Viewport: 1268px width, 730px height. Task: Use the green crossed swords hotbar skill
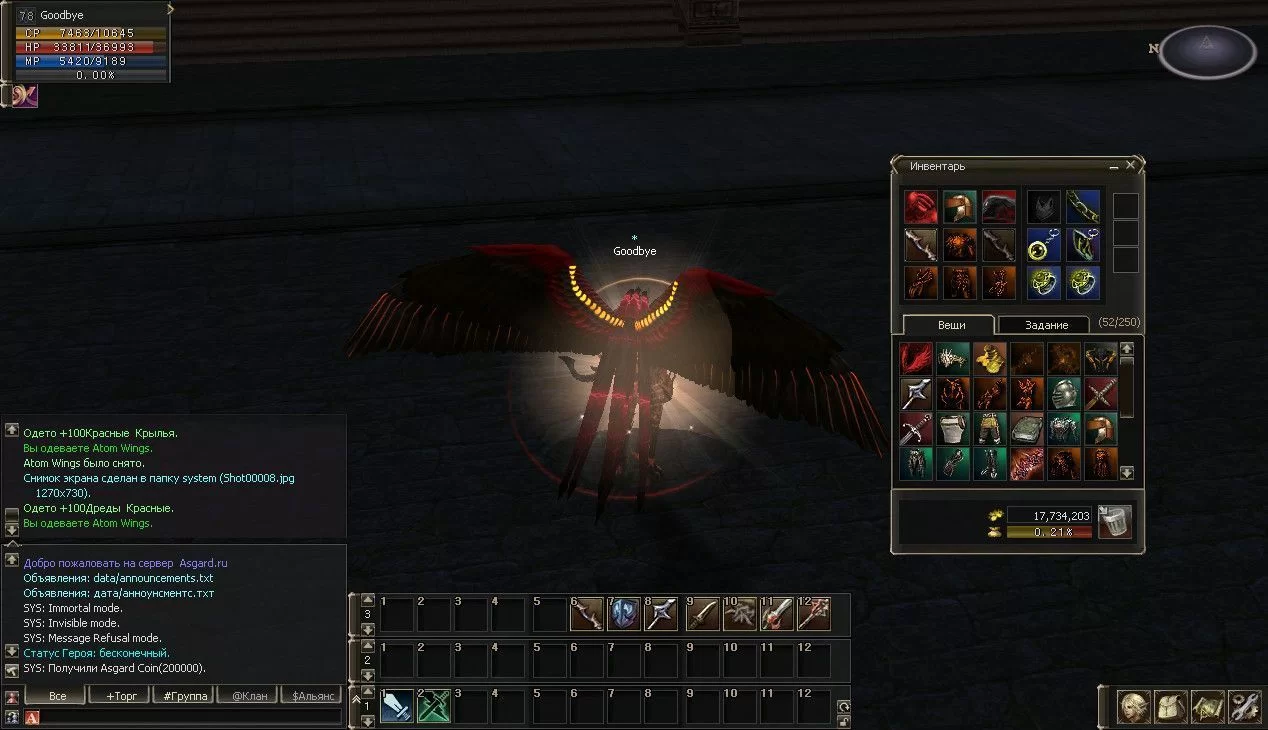pos(434,707)
